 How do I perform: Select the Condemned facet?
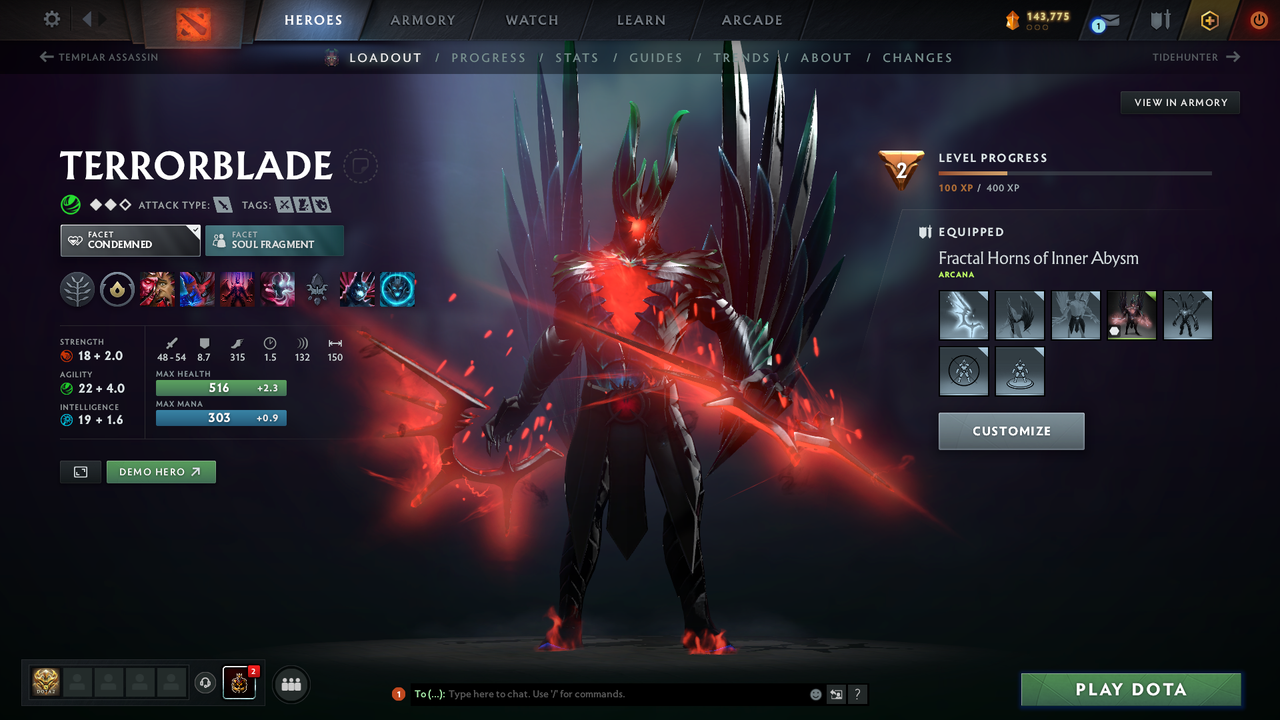[x=129, y=240]
